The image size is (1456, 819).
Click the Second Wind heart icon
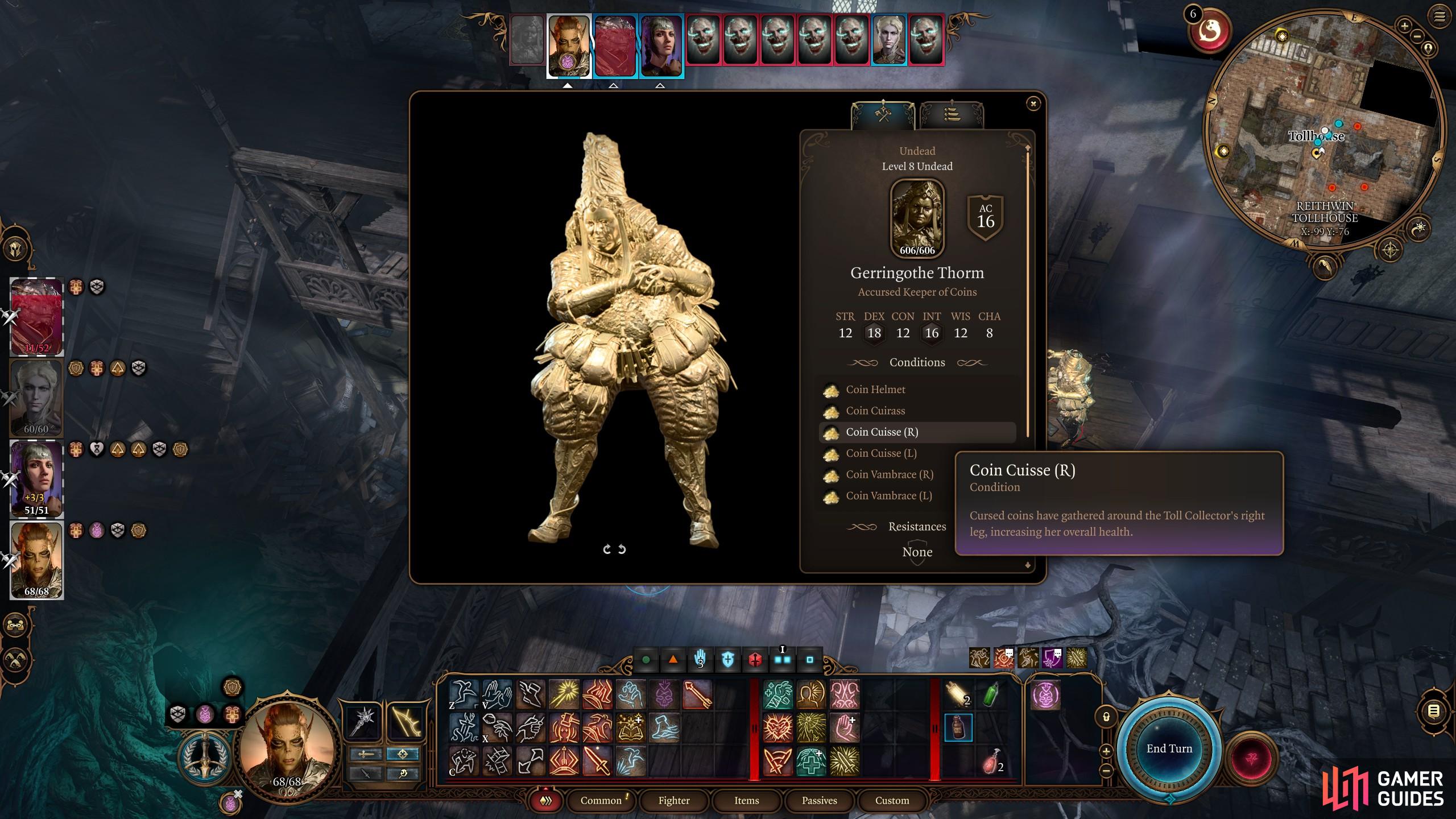coord(778,727)
